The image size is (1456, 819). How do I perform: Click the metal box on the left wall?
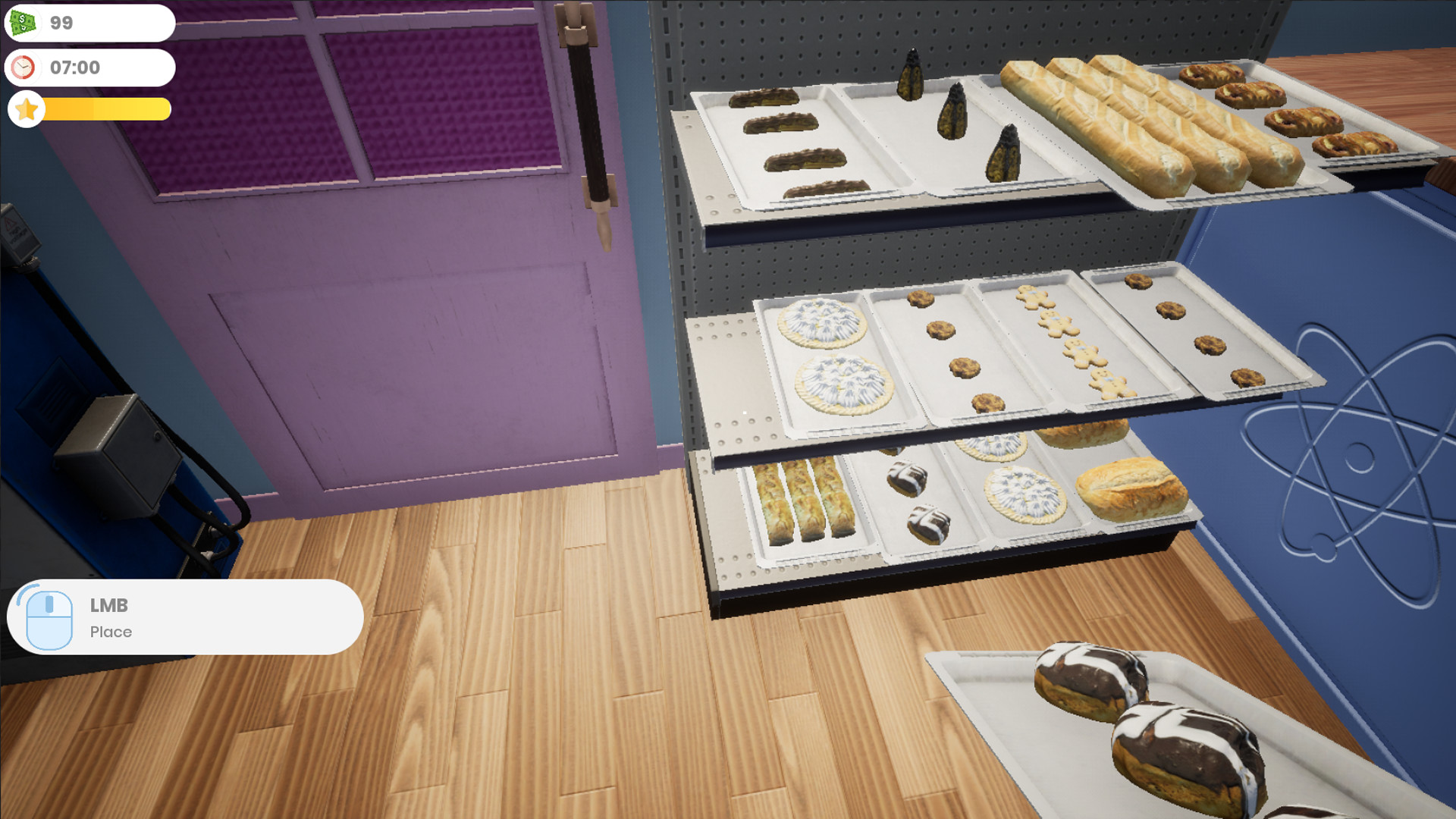[x=114, y=455]
